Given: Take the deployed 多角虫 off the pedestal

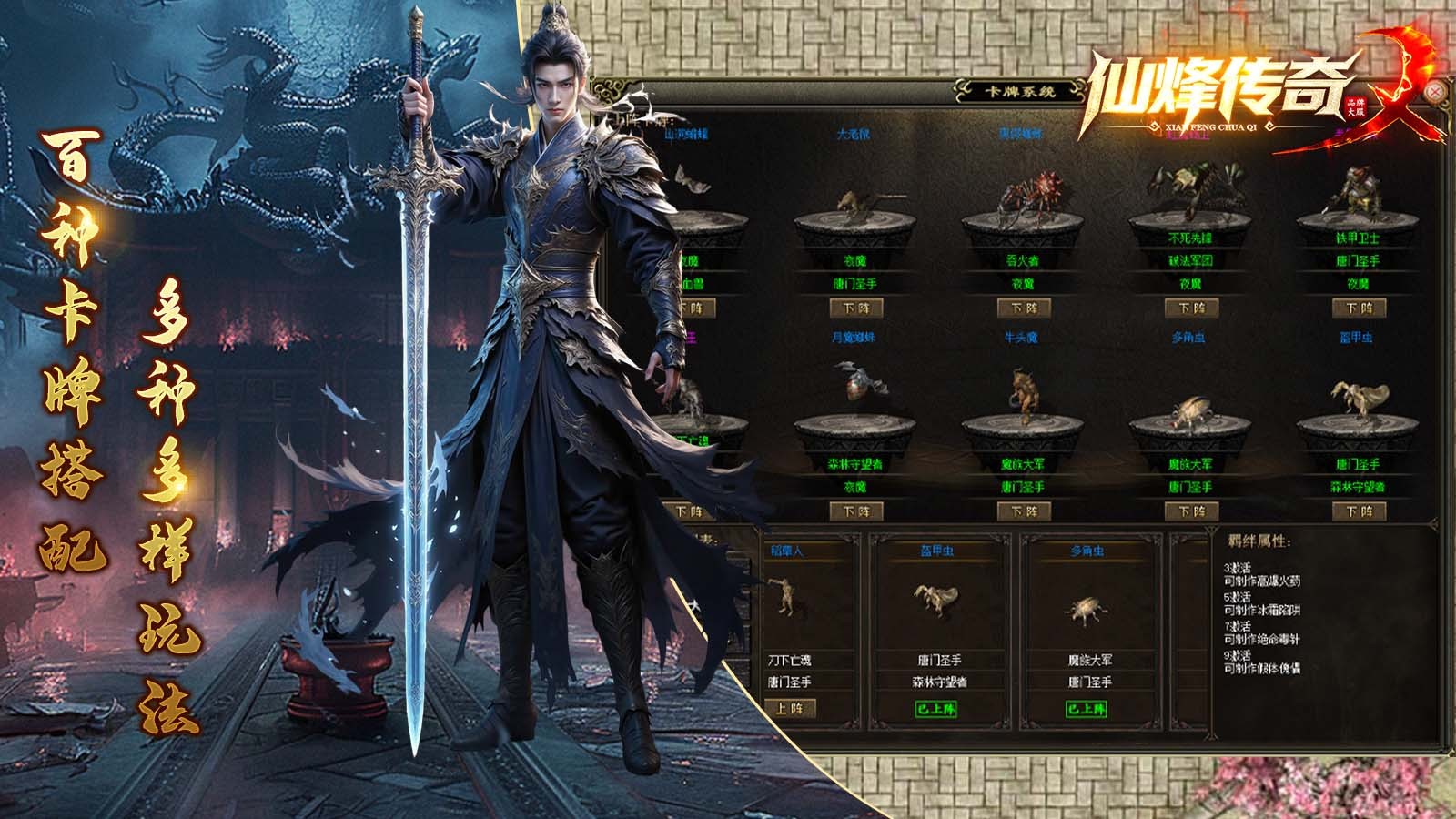Looking at the screenshot, I should 1190,511.
